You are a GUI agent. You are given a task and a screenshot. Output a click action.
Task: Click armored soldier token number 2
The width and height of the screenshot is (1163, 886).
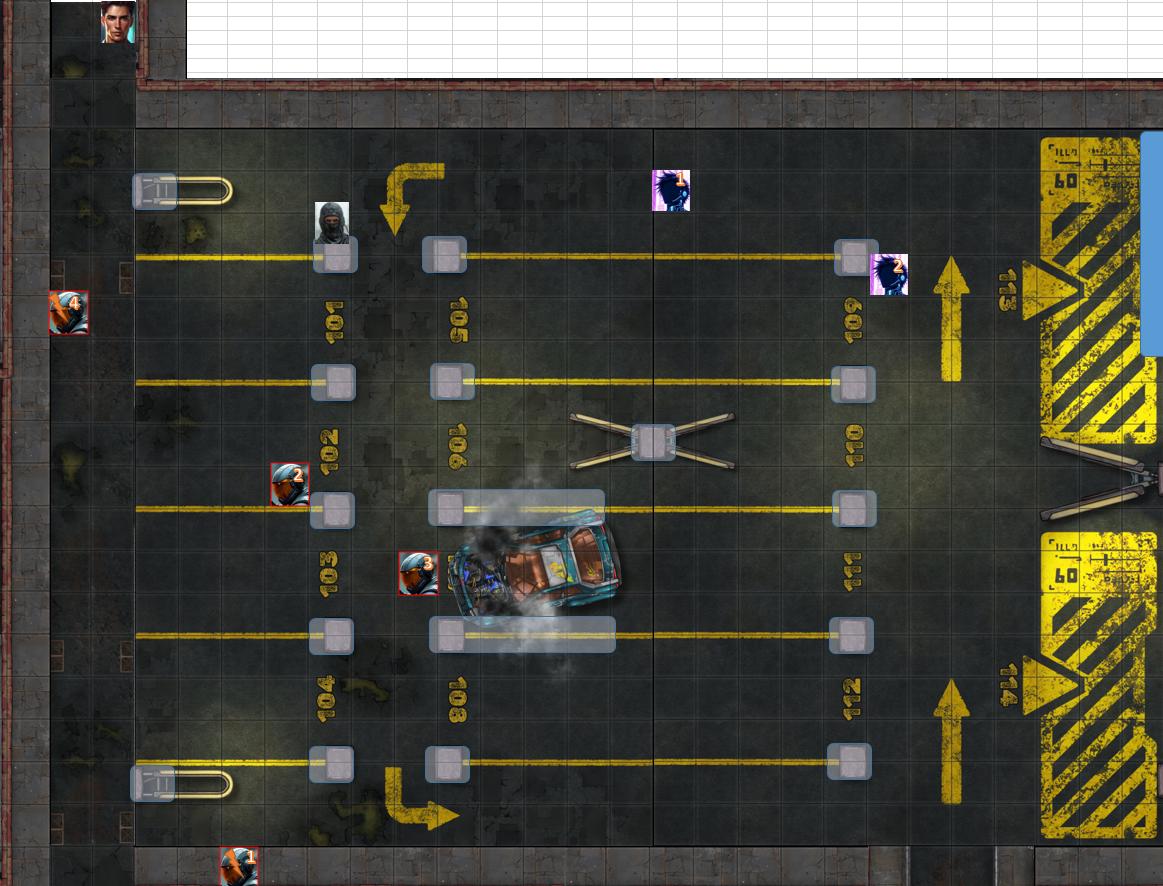point(290,484)
